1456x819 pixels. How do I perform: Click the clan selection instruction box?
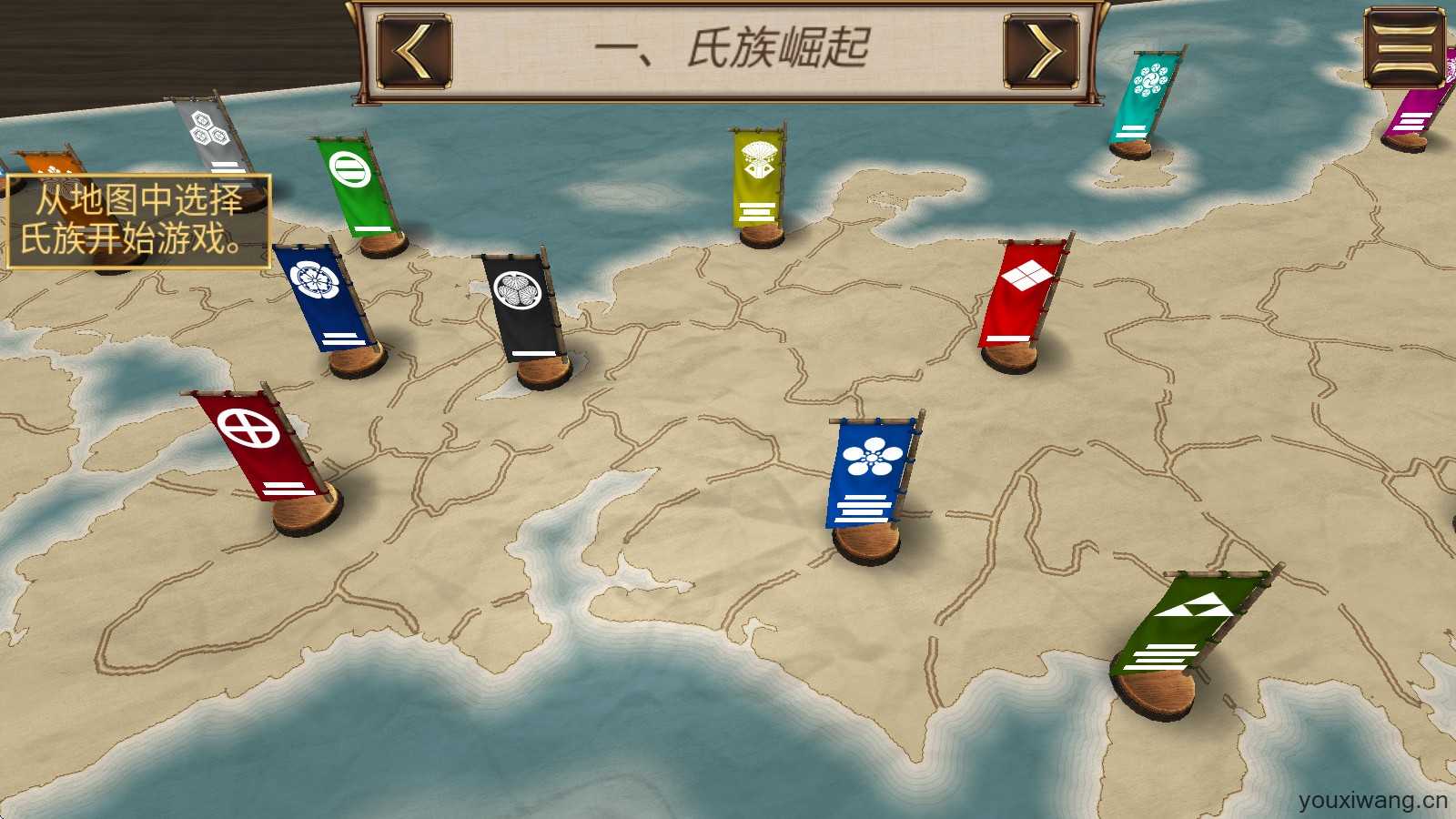[136, 218]
